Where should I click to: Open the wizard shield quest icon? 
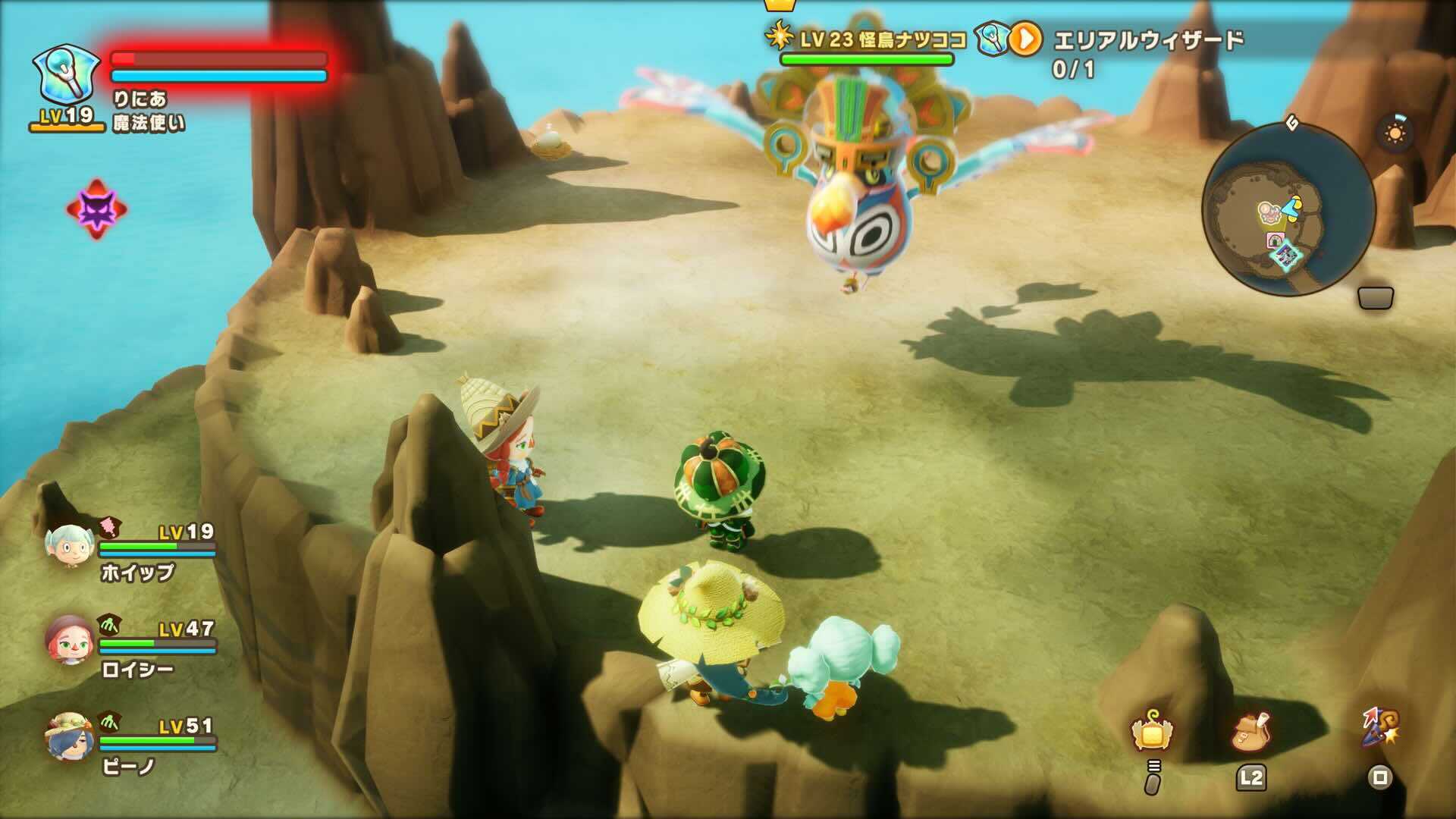pyautogui.click(x=990, y=37)
